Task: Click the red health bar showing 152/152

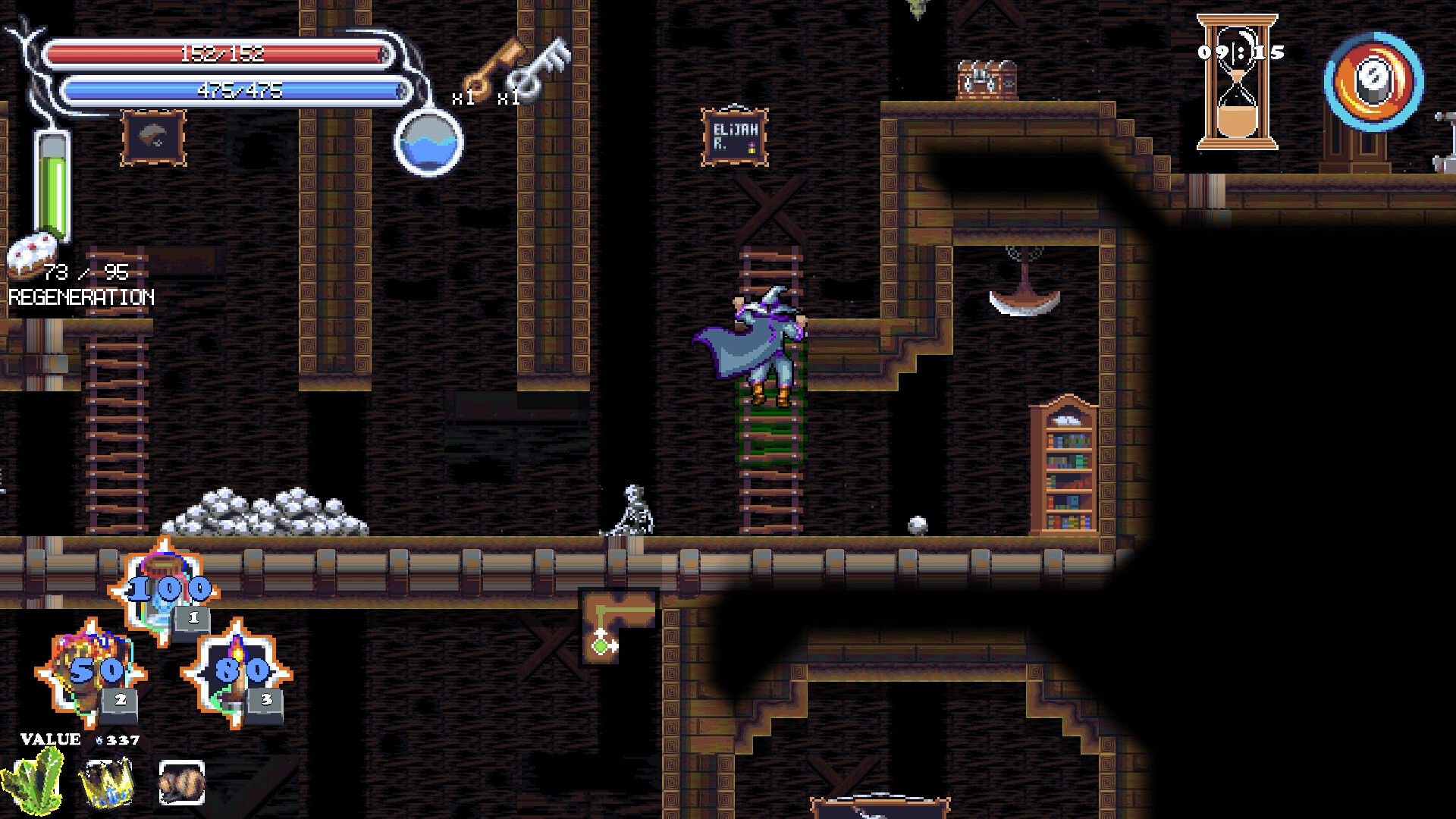Action: pos(224,54)
